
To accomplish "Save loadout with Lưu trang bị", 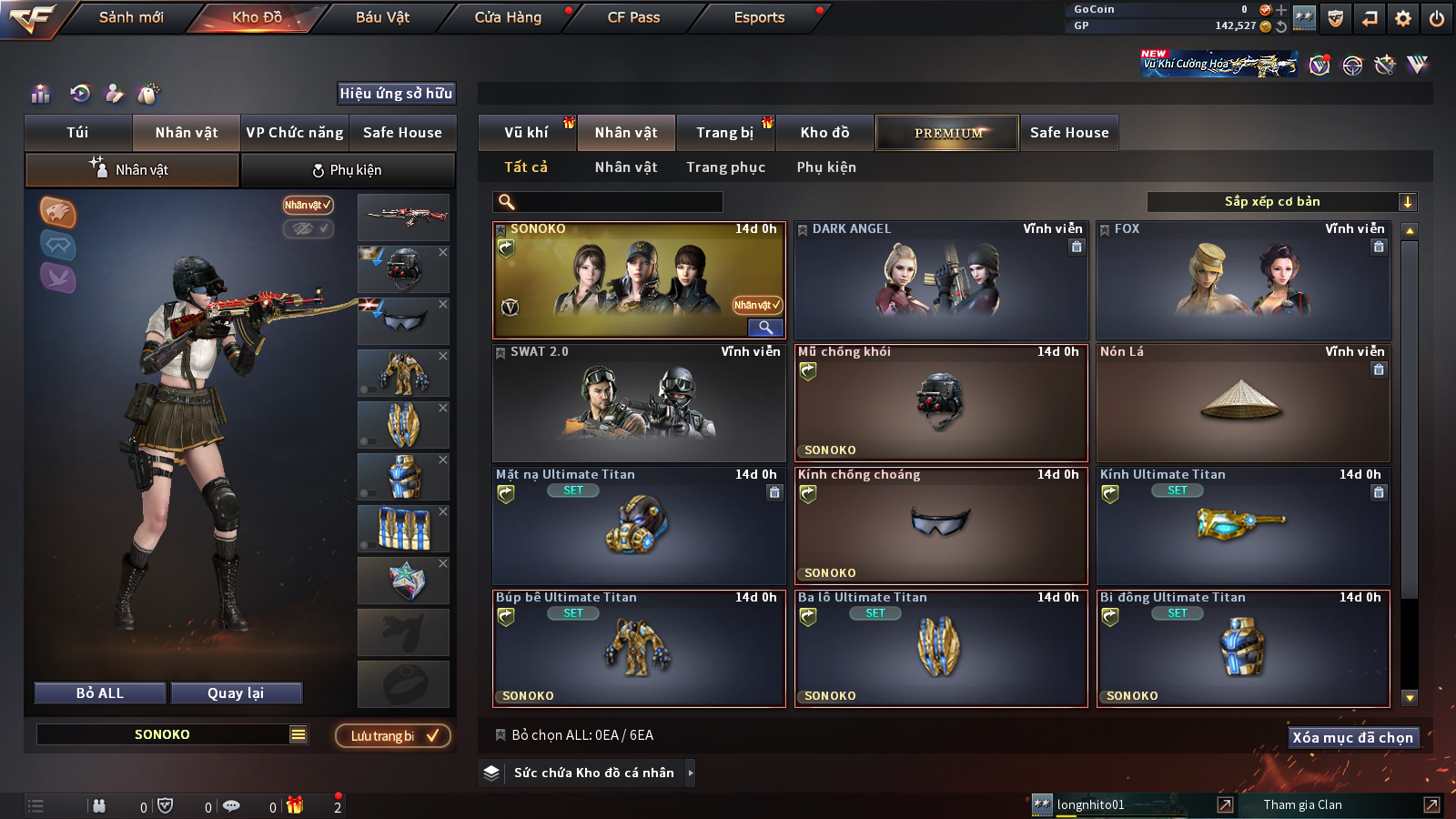I will tap(393, 735).
